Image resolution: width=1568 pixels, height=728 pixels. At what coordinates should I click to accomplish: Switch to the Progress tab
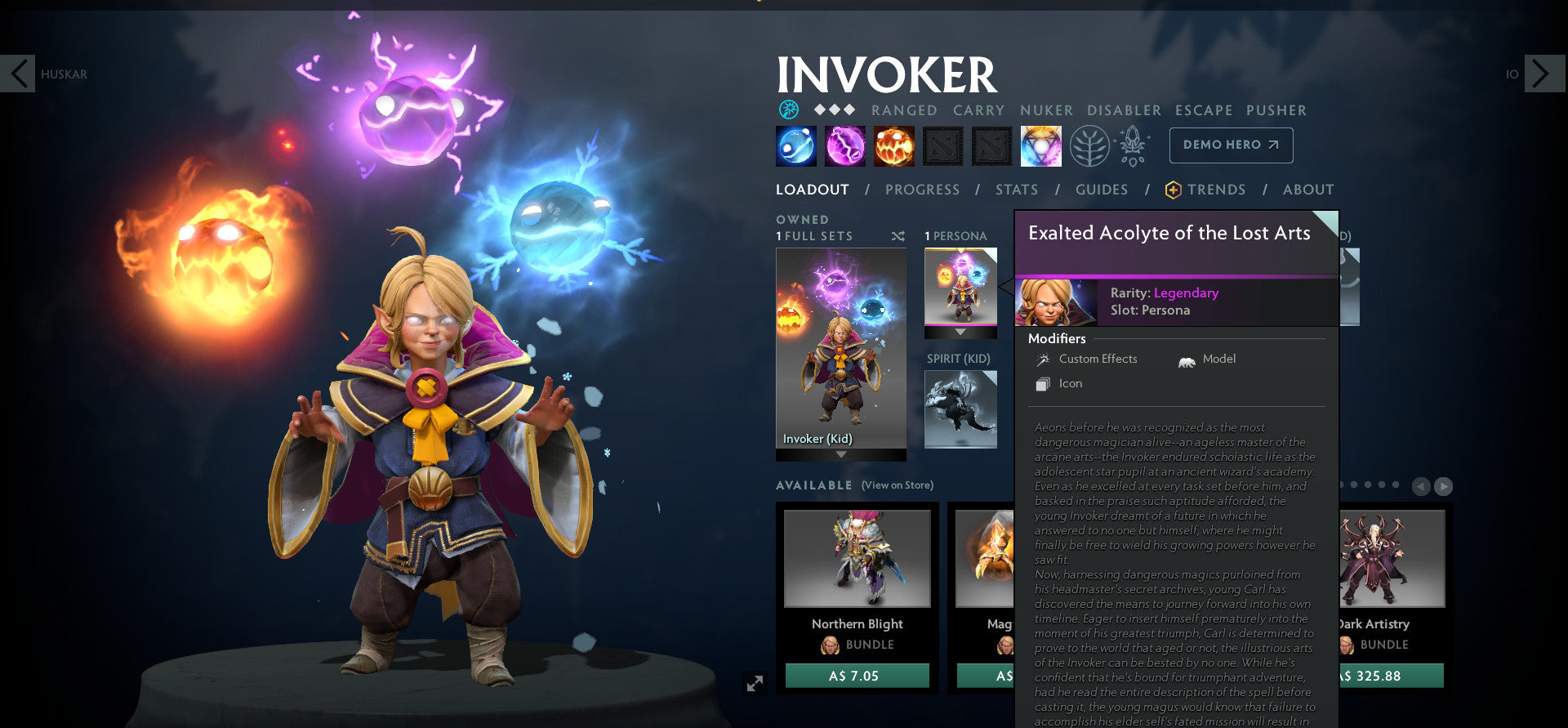click(x=922, y=189)
